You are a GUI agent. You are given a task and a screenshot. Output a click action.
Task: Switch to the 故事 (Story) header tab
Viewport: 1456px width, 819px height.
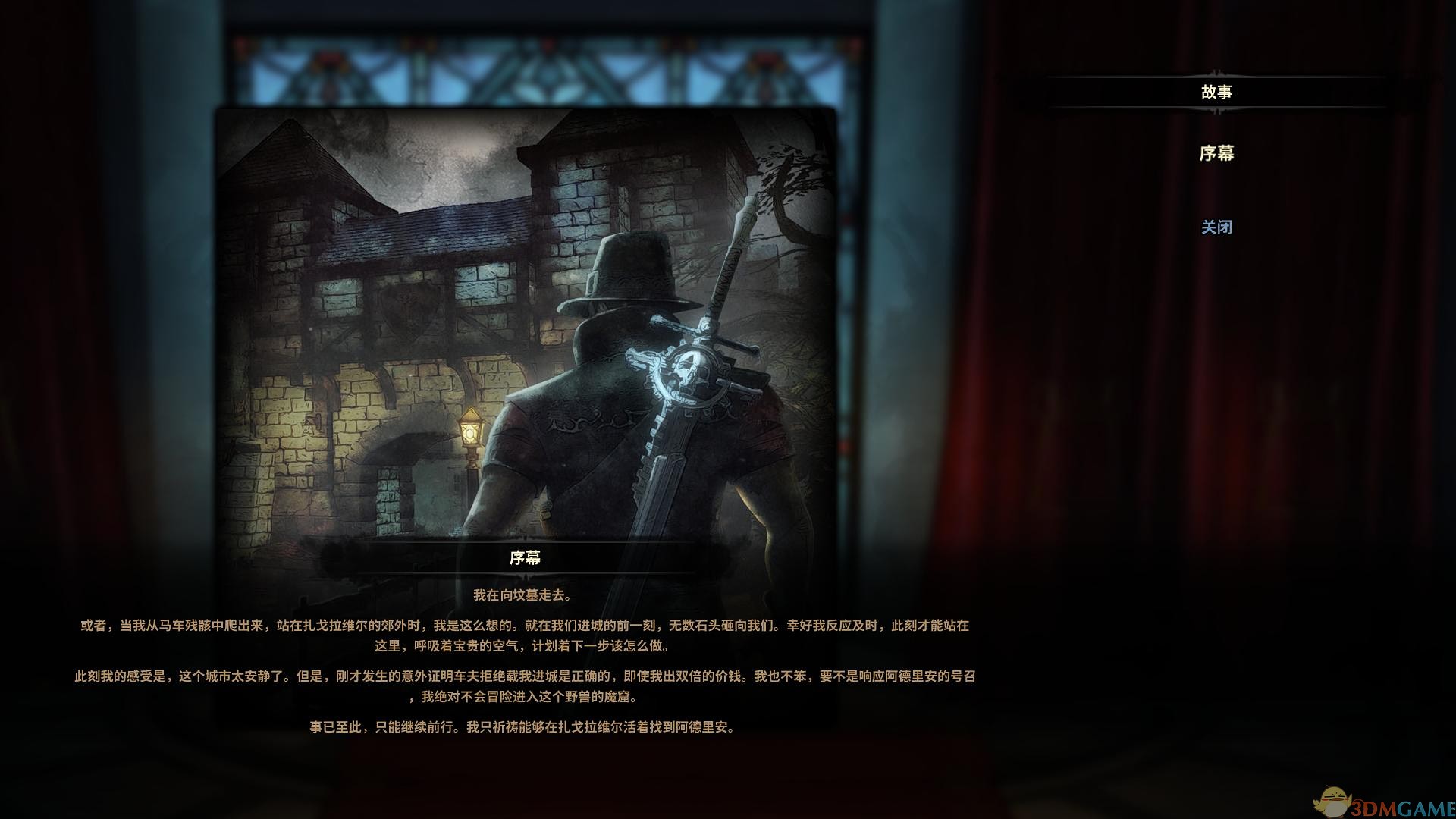tap(1216, 93)
